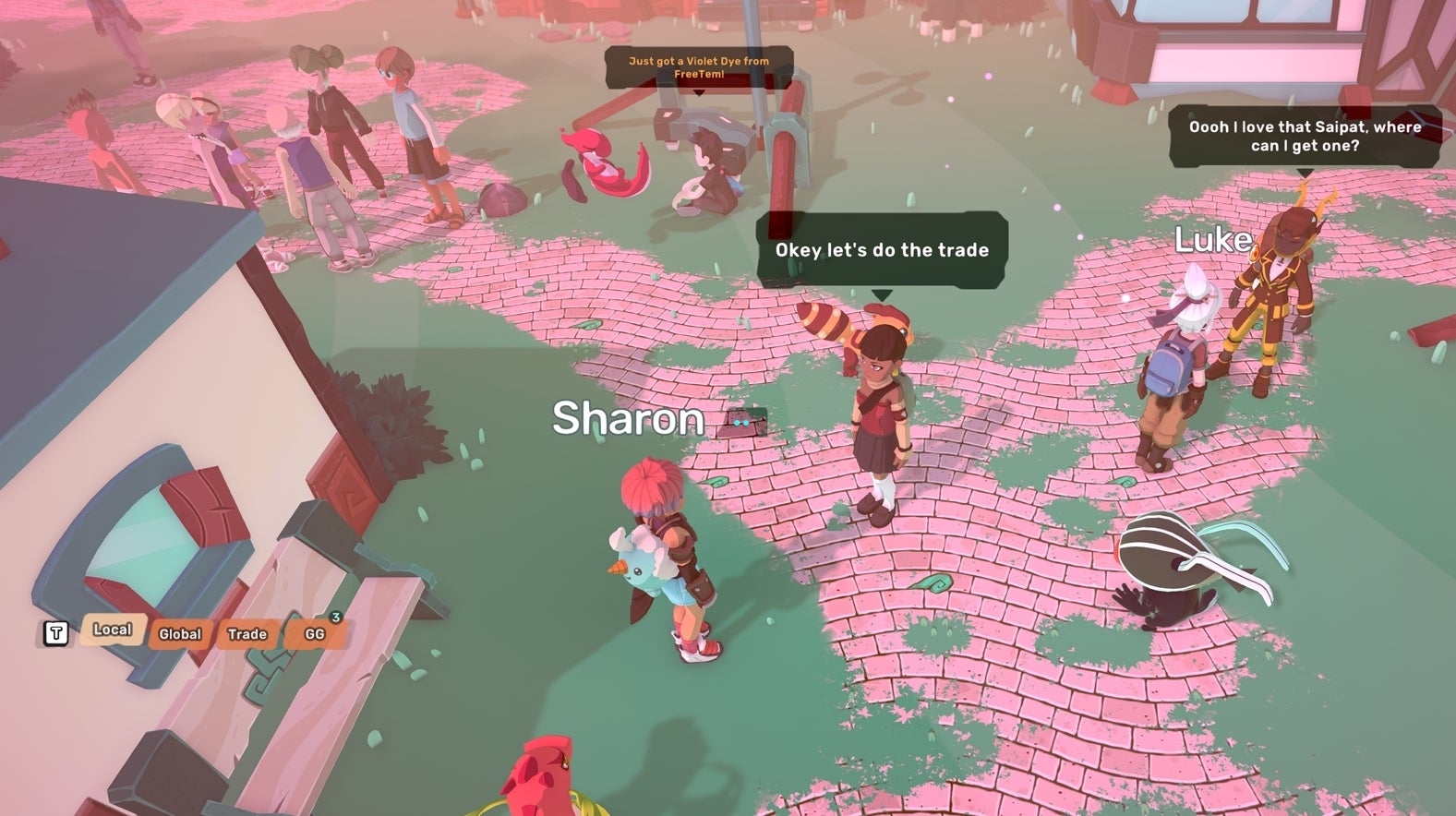Click the small chest icon beside Sharon's nameplate
The height and width of the screenshot is (816, 1456).
744,420
